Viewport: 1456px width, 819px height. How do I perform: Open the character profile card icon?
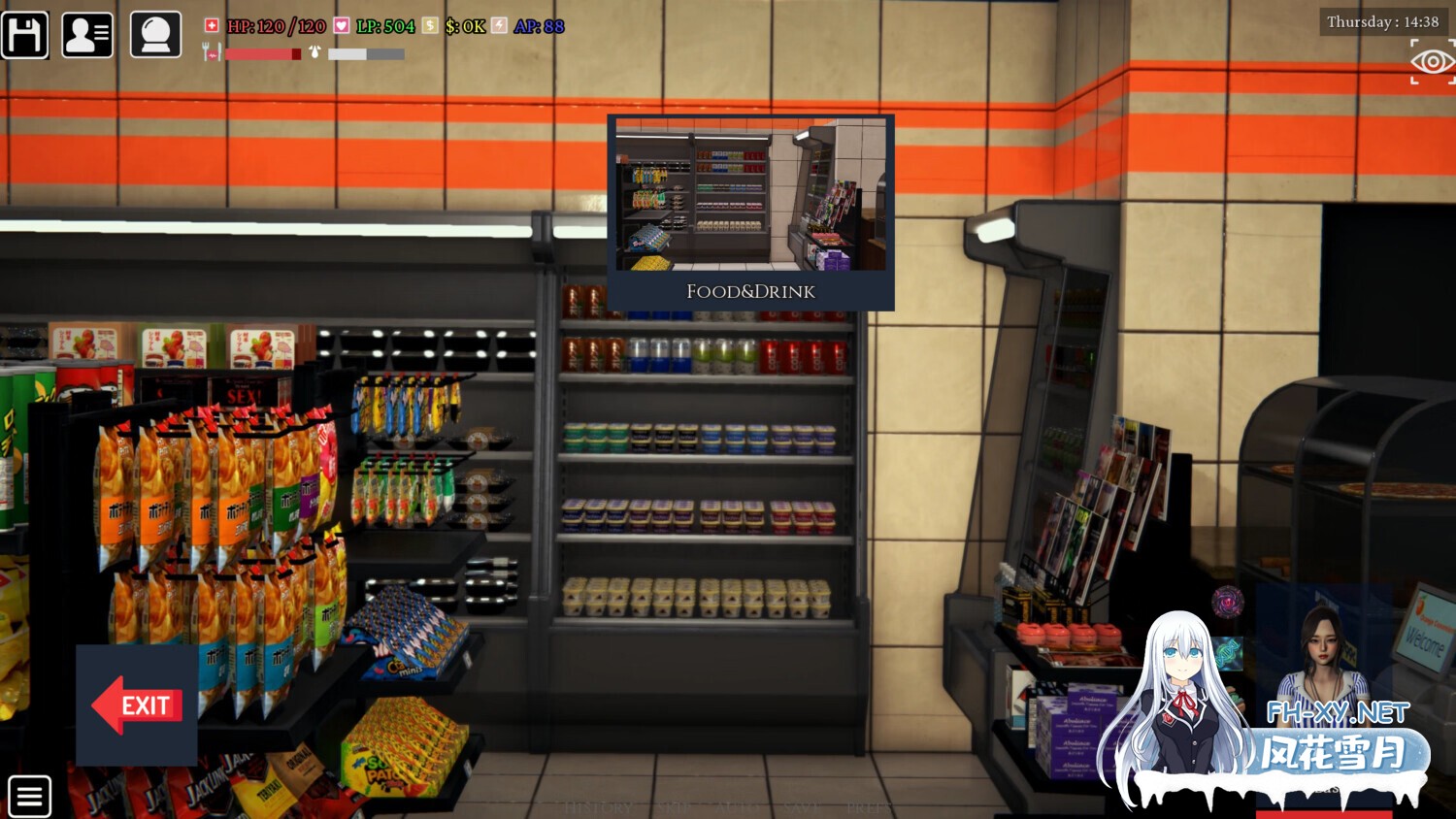point(87,35)
